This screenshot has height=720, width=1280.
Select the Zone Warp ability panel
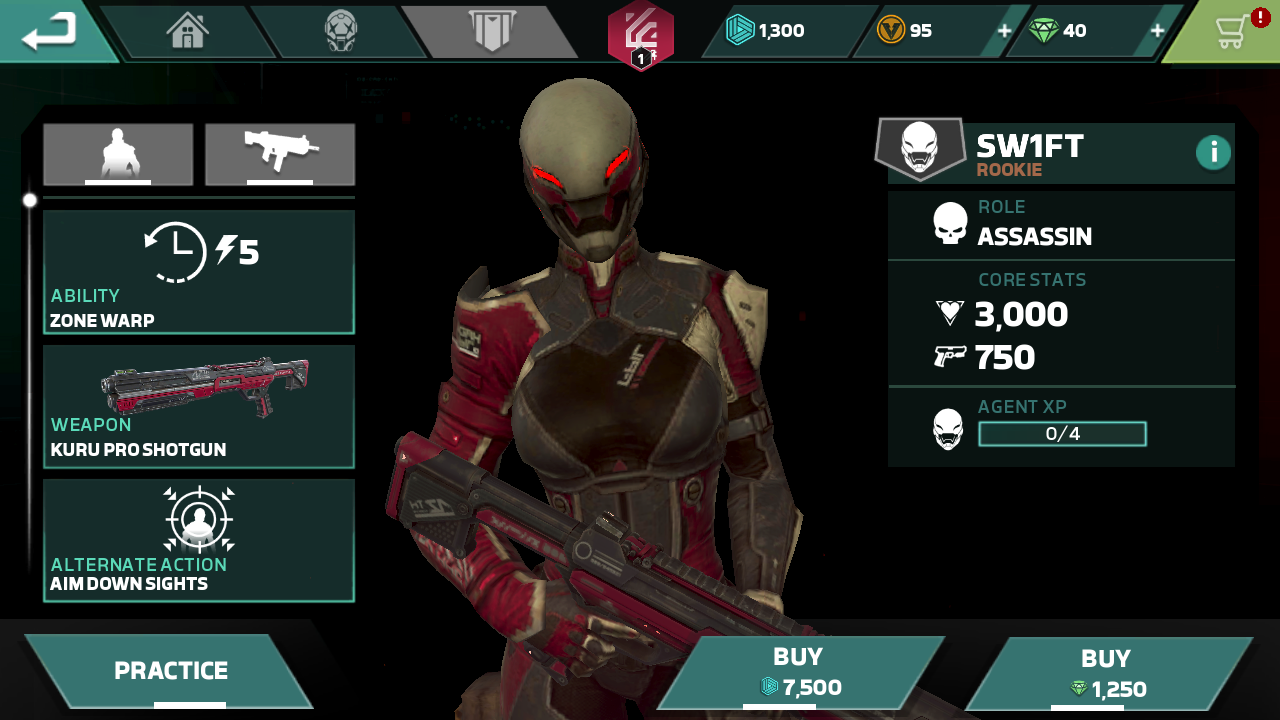point(198,272)
